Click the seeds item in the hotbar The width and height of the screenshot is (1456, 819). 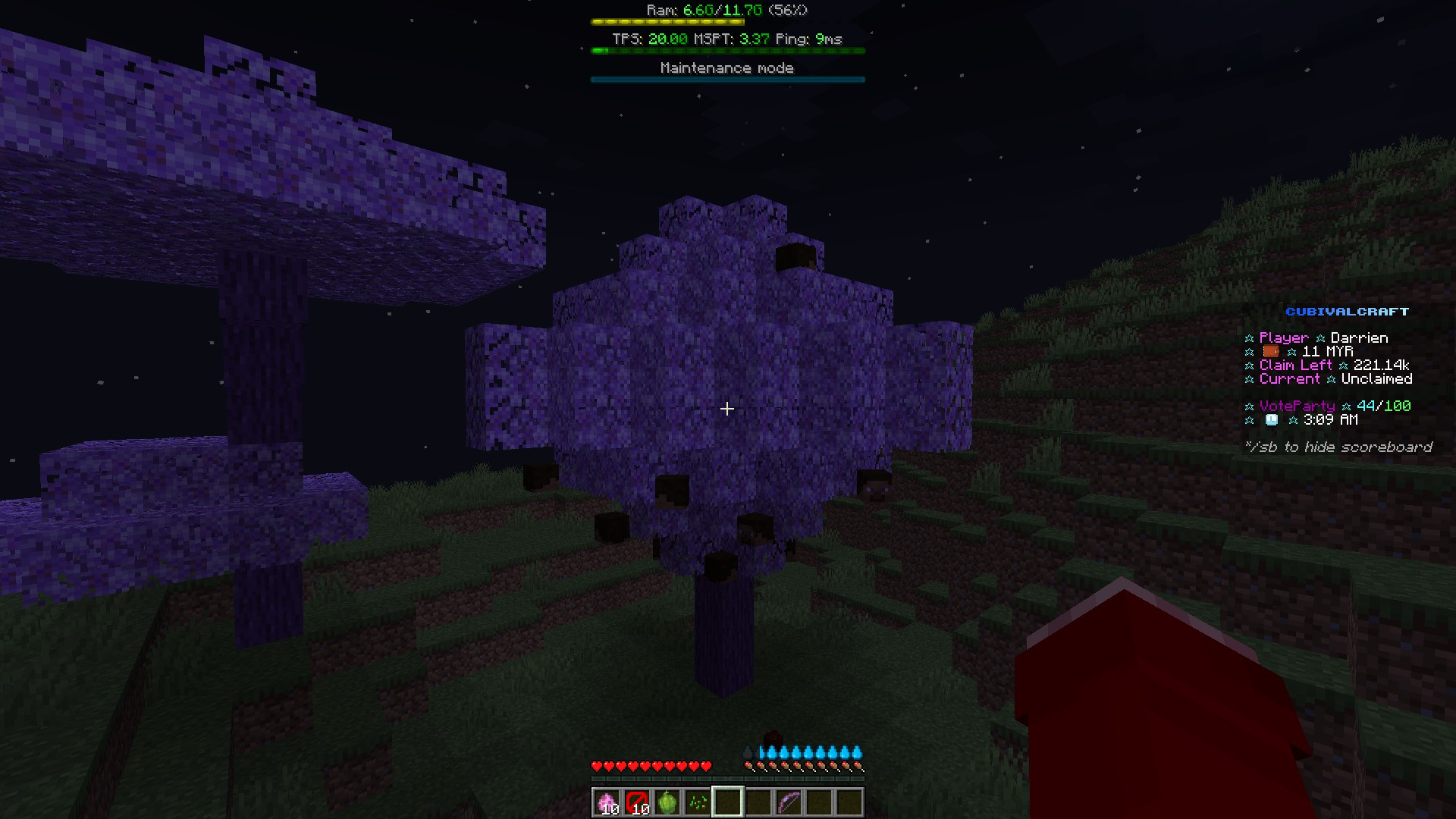pyautogui.click(x=698, y=802)
